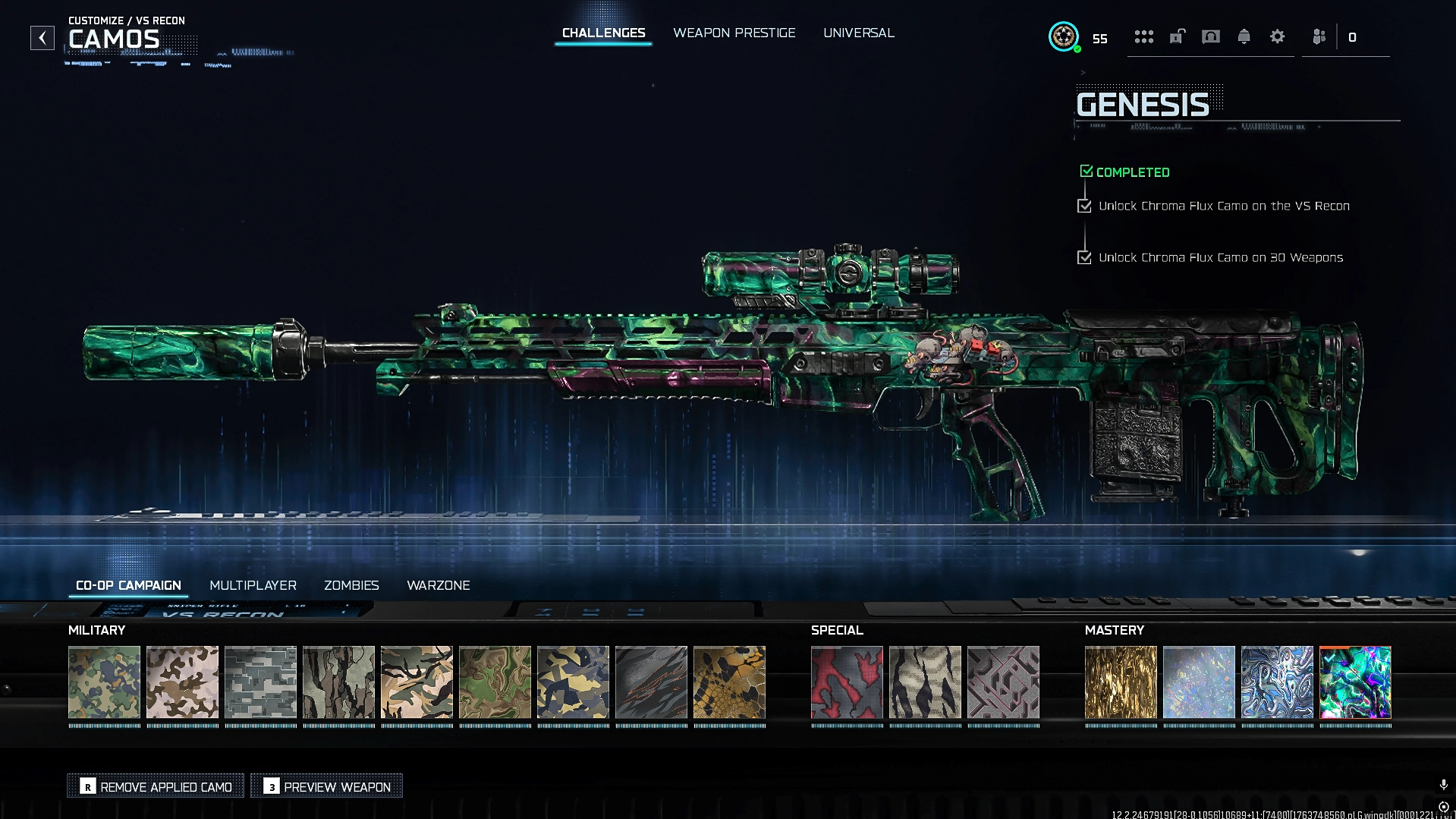The width and height of the screenshot is (1456, 819).
Task: Click REMOVE APPLIED CAMO
Action: point(155,786)
